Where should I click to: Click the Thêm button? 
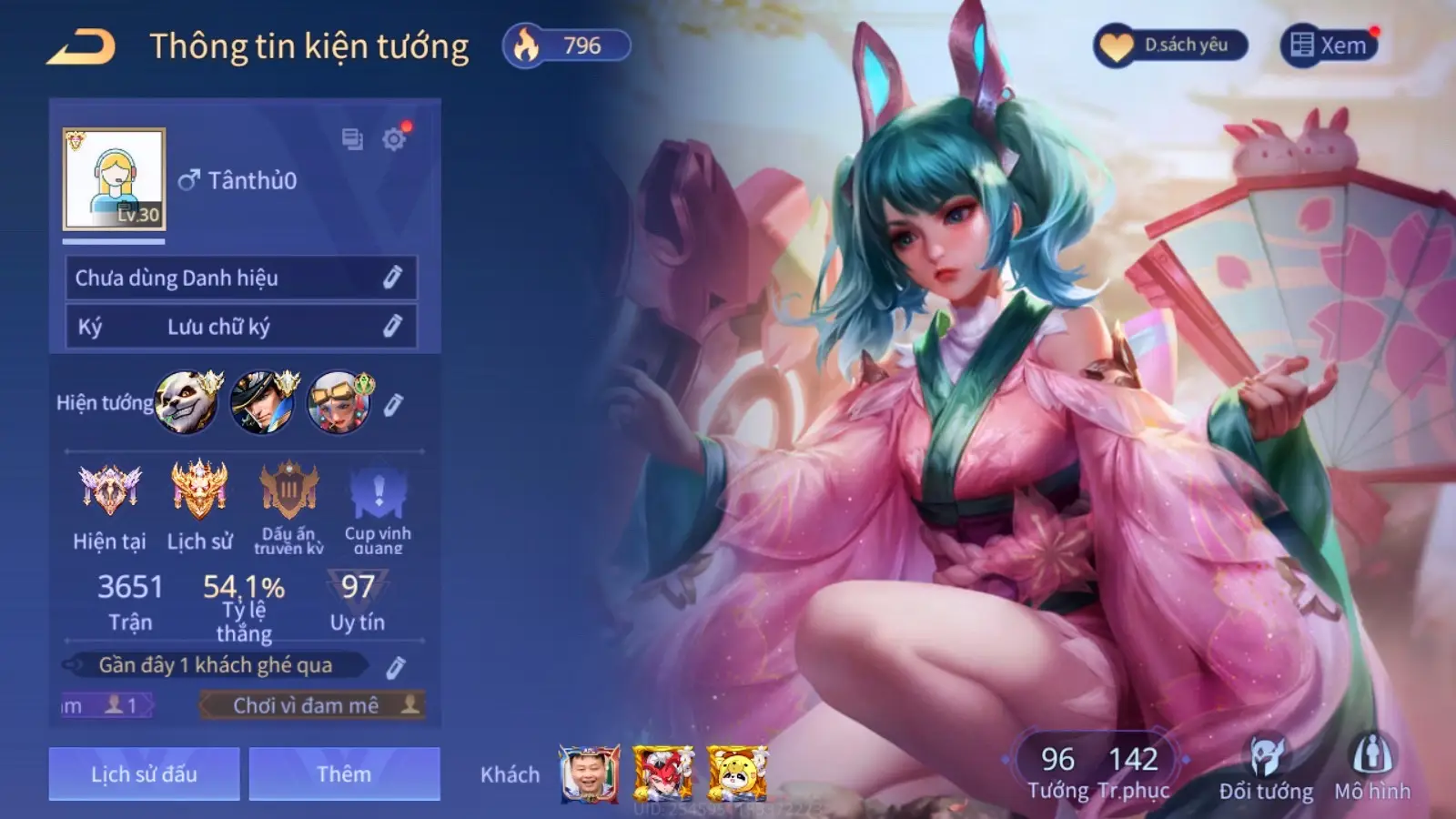coord(344,773)
